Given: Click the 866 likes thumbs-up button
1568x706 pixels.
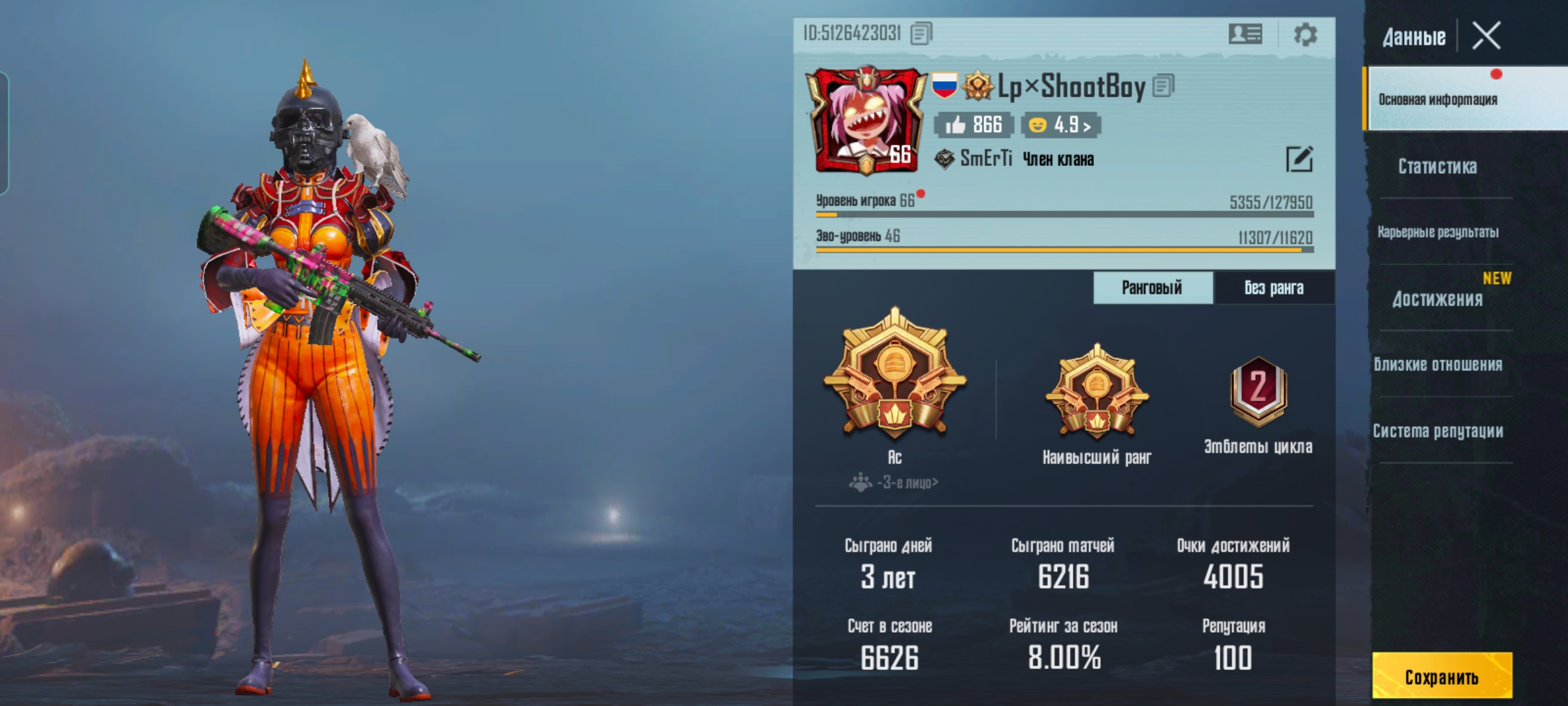Looking at the screenshot, I should point(973,125).
